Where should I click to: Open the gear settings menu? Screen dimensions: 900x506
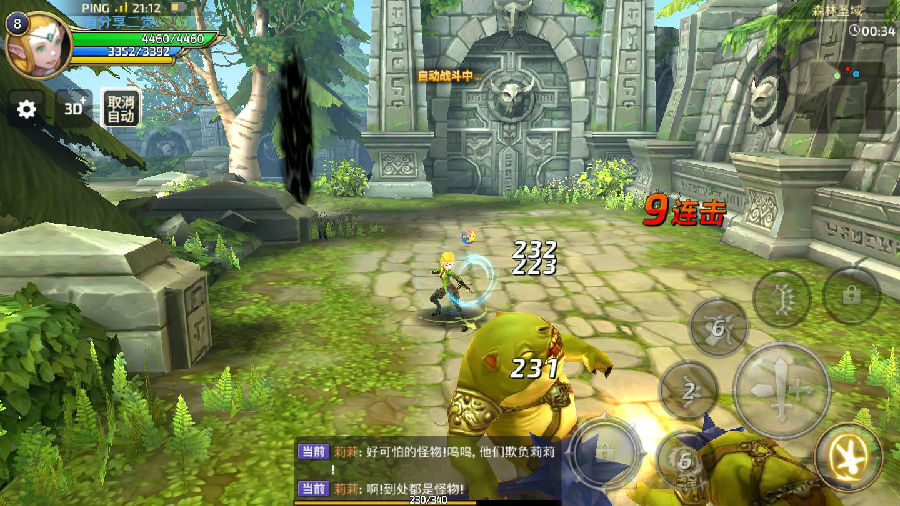pyautogui.click(x=27, y=109)
